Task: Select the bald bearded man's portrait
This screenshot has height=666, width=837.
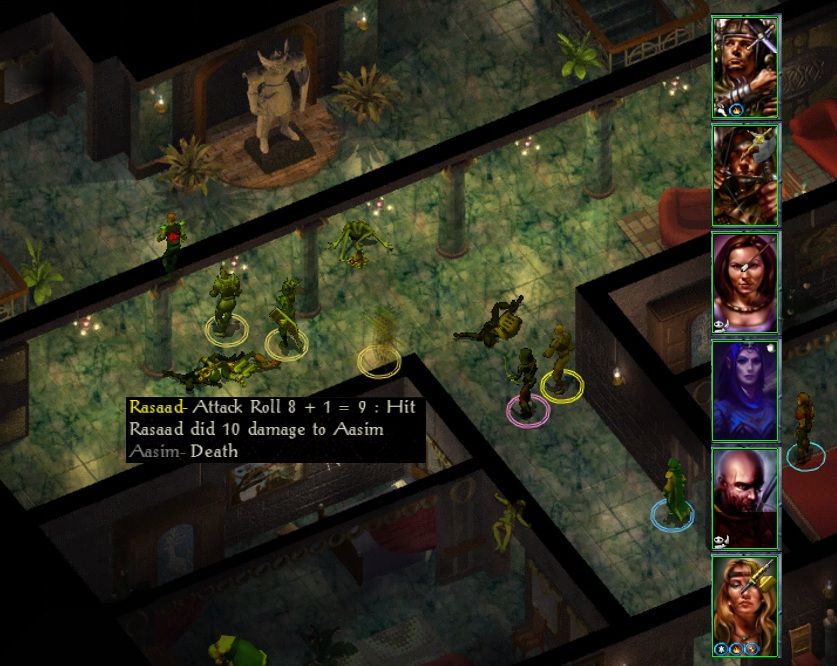Action: pyautogui.click(x=745, y=499)
